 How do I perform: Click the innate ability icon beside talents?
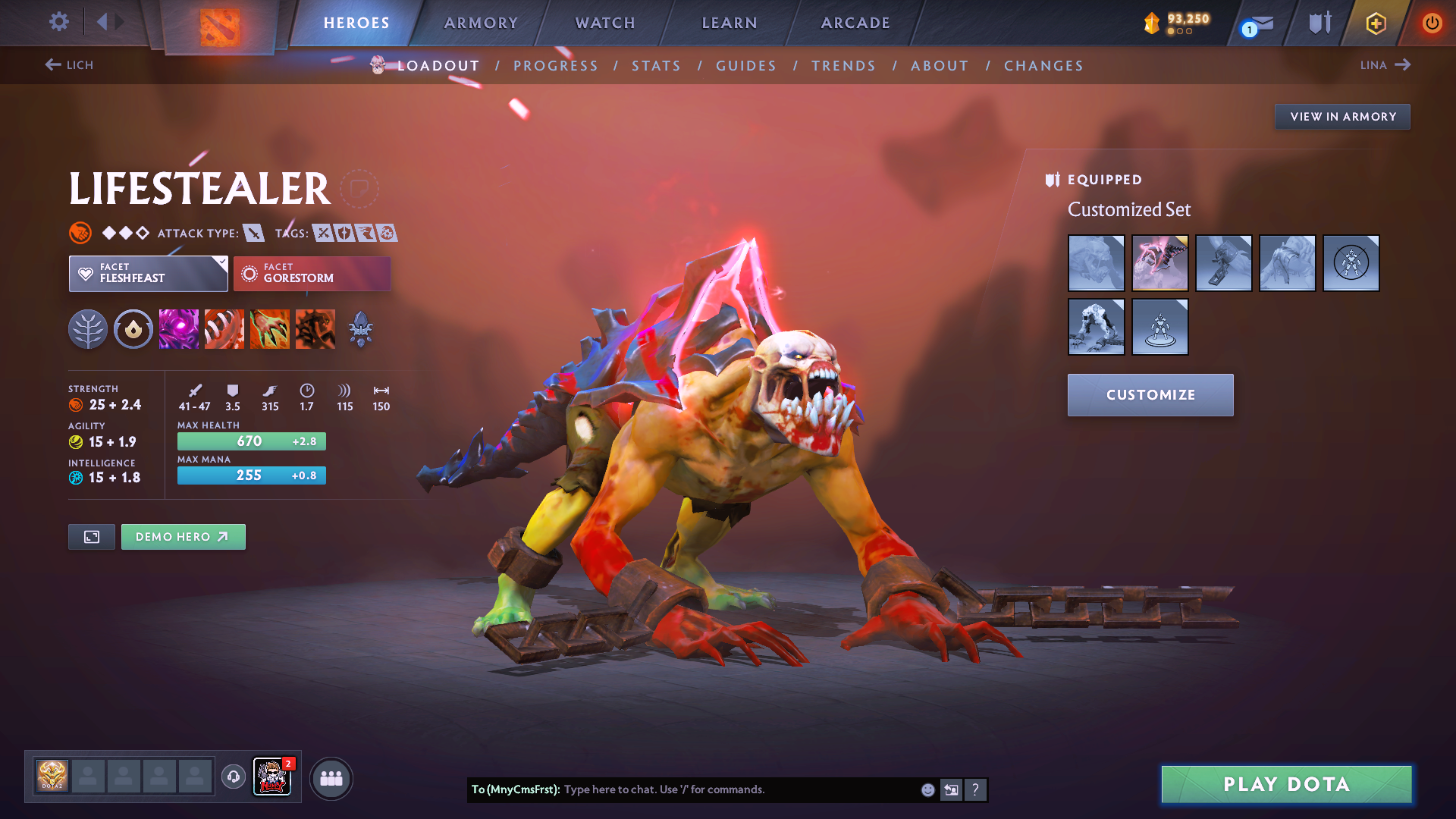133,328
